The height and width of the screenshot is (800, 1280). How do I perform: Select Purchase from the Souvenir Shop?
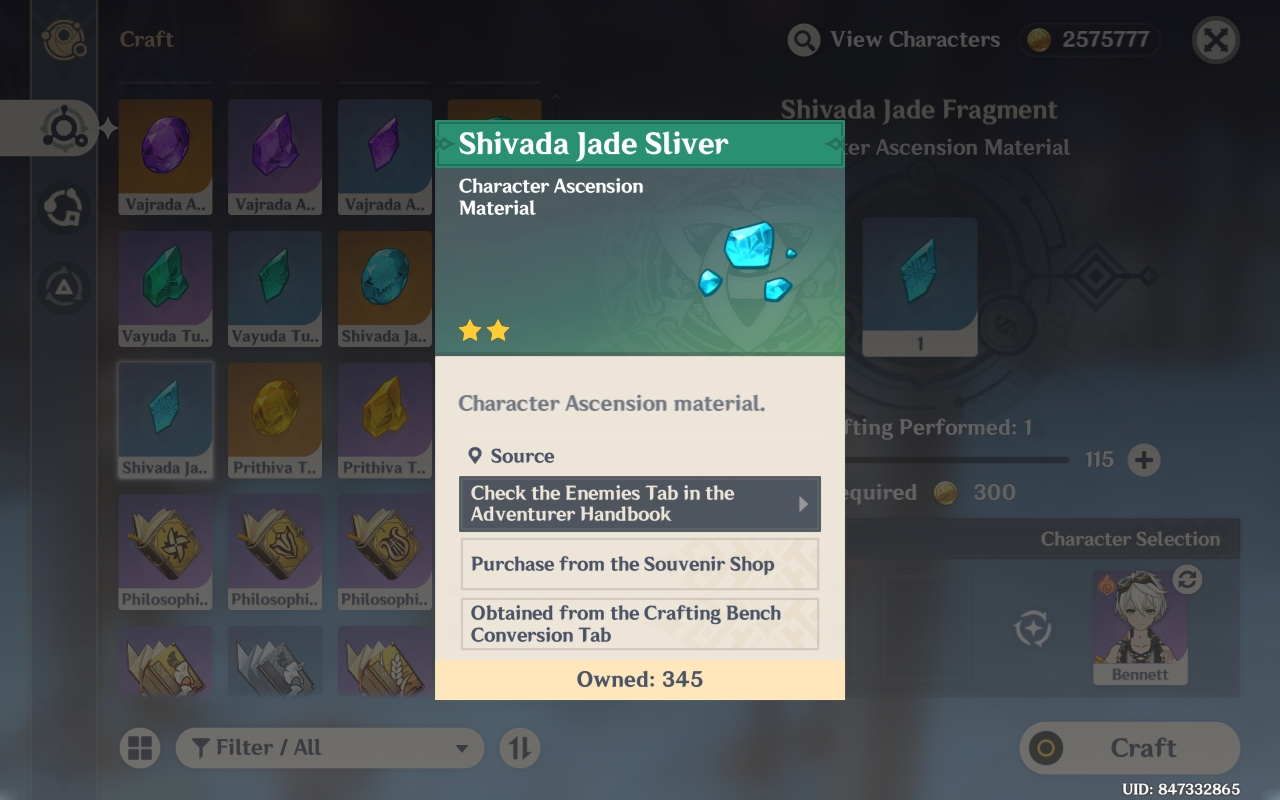639,564
